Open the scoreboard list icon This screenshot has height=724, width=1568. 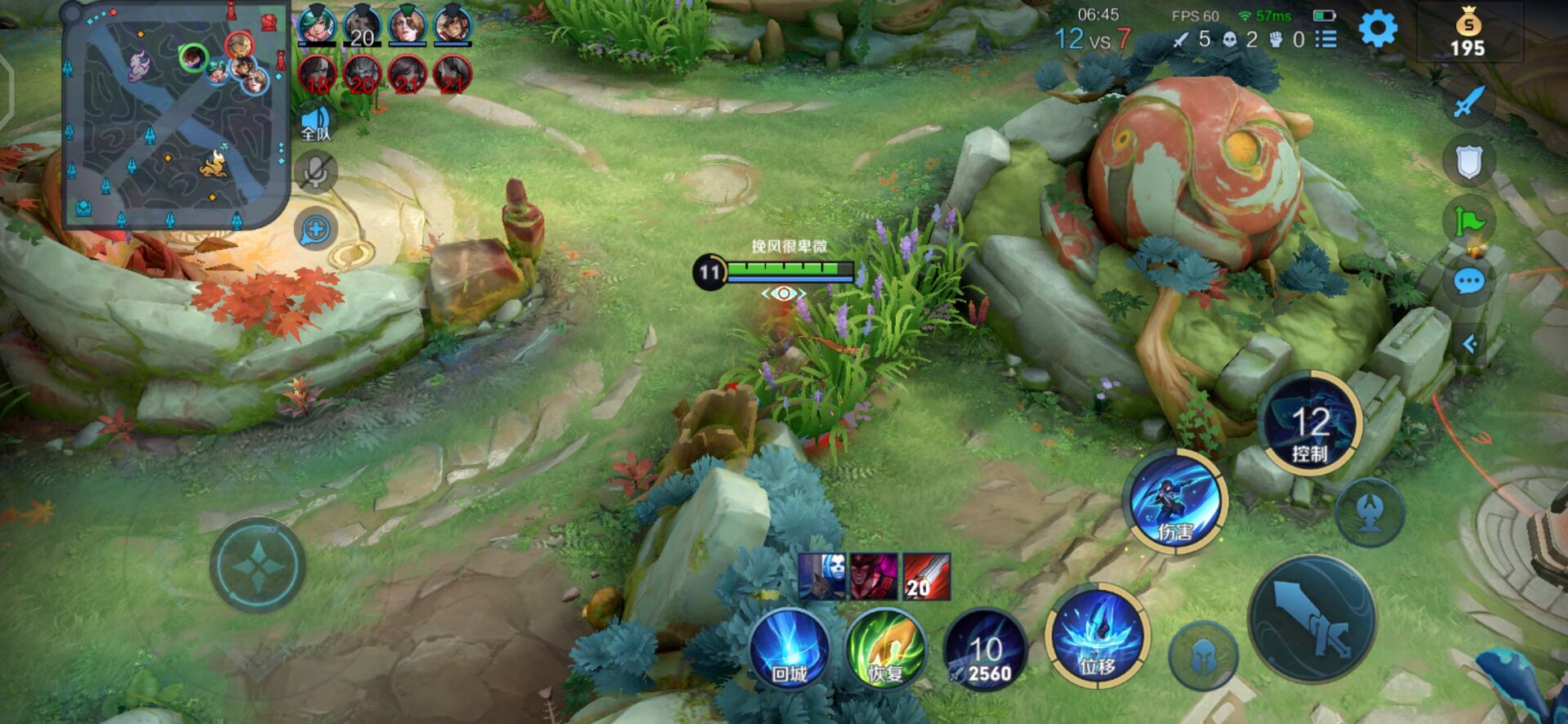(1327, 39)
